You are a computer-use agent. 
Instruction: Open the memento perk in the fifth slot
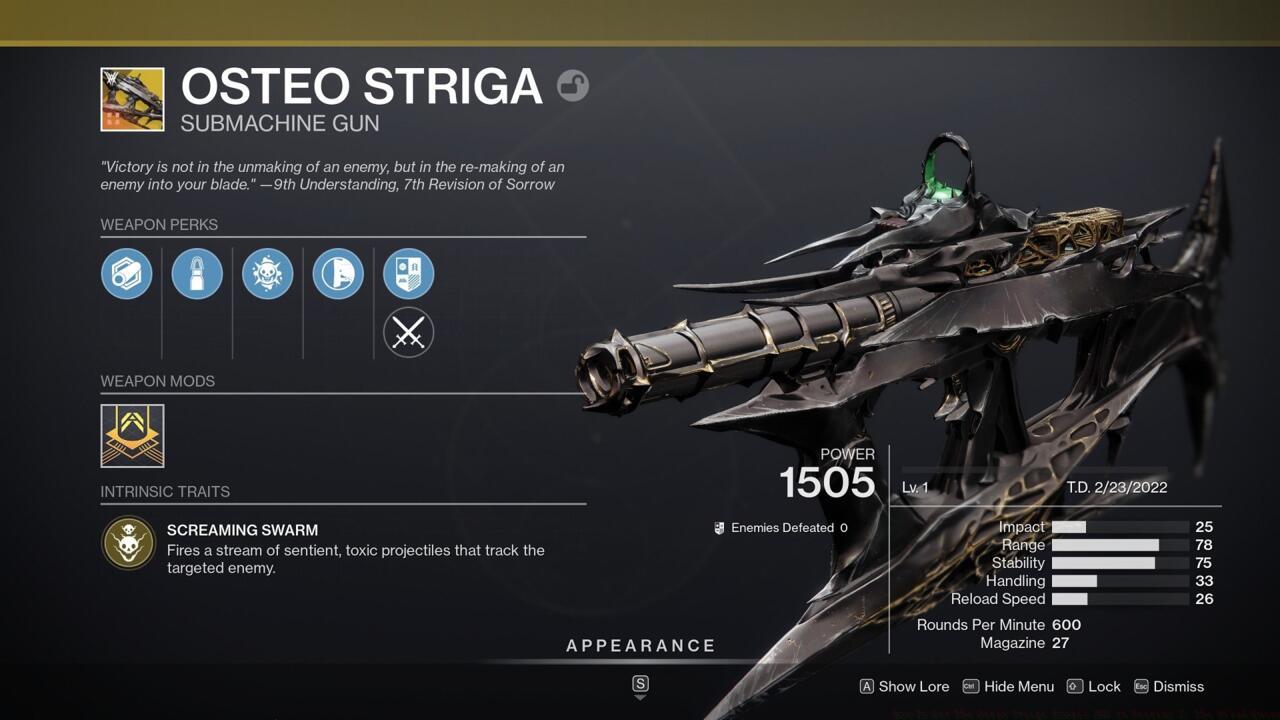click(x=409, y=273)
